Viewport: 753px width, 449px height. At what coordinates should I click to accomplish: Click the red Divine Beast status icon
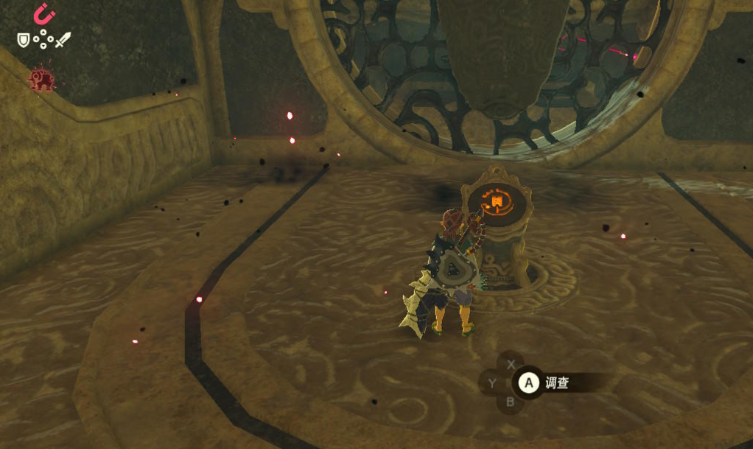(x=42, y=79)
